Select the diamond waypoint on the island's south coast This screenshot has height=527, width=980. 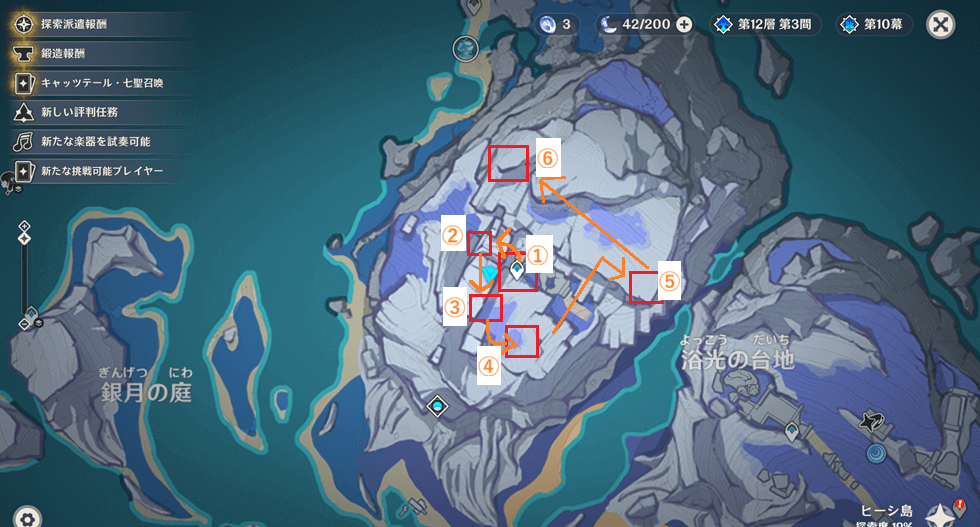coord(438,405)
